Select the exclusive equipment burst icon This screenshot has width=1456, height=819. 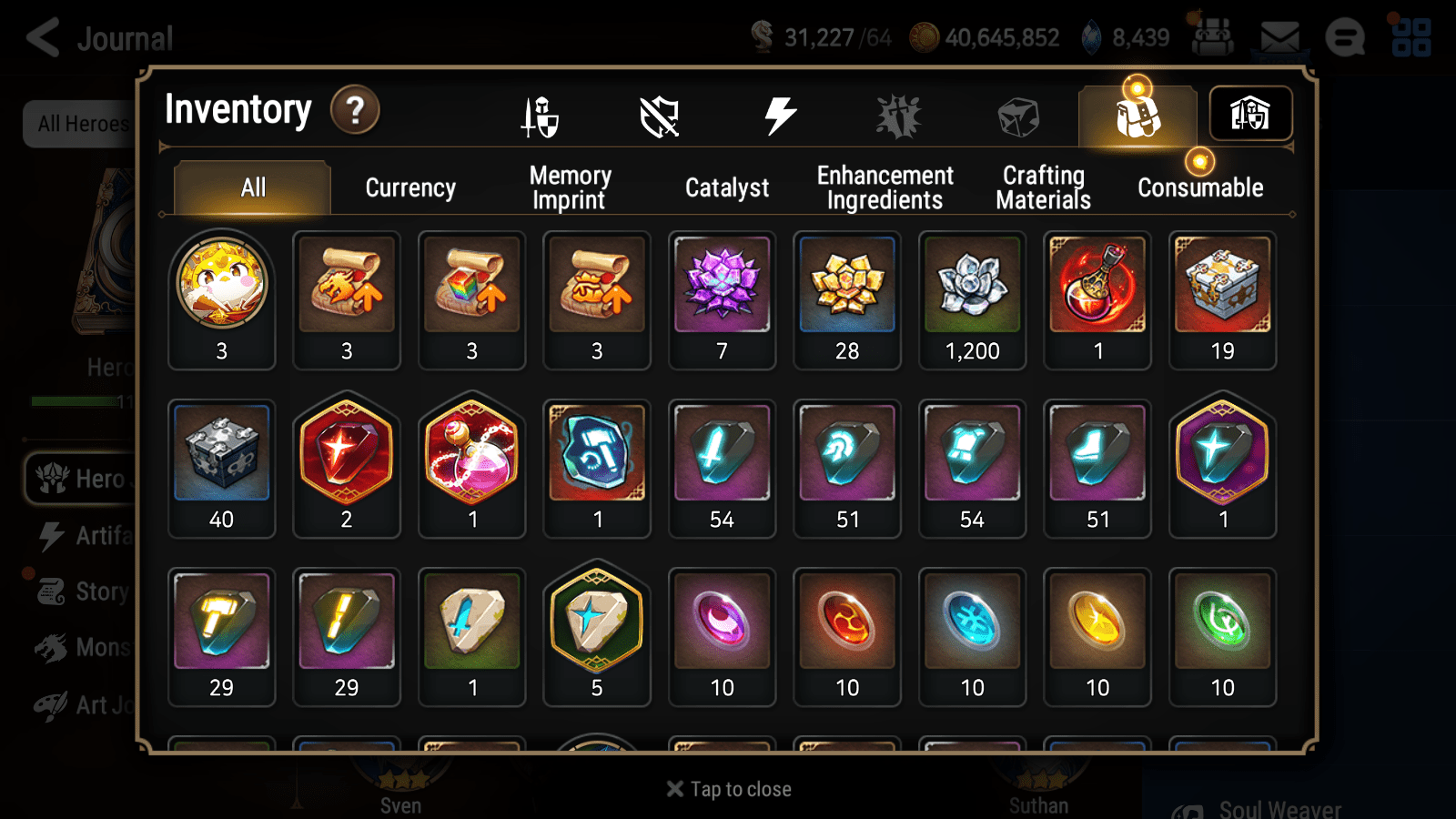[899, 113]
